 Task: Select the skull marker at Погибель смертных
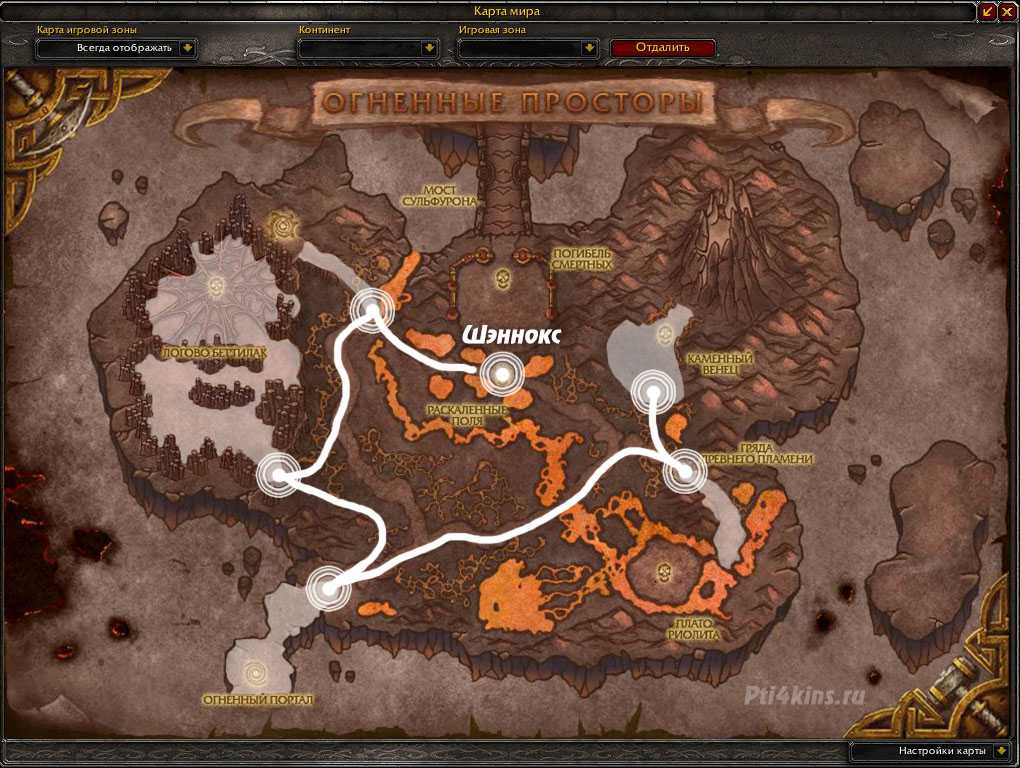pyautogui.click(x=503, y=278)
